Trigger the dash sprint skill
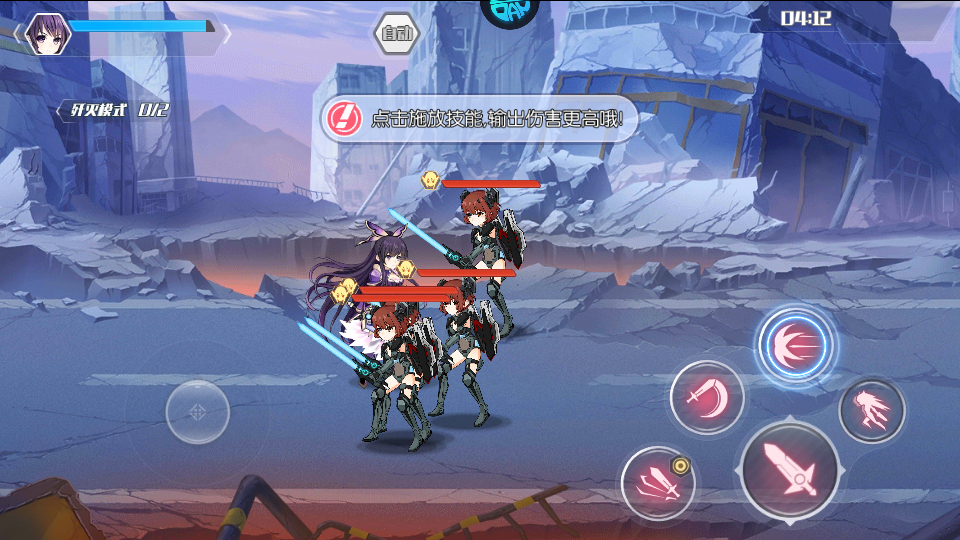Viewport: 960px width, 540px height. 871,410
